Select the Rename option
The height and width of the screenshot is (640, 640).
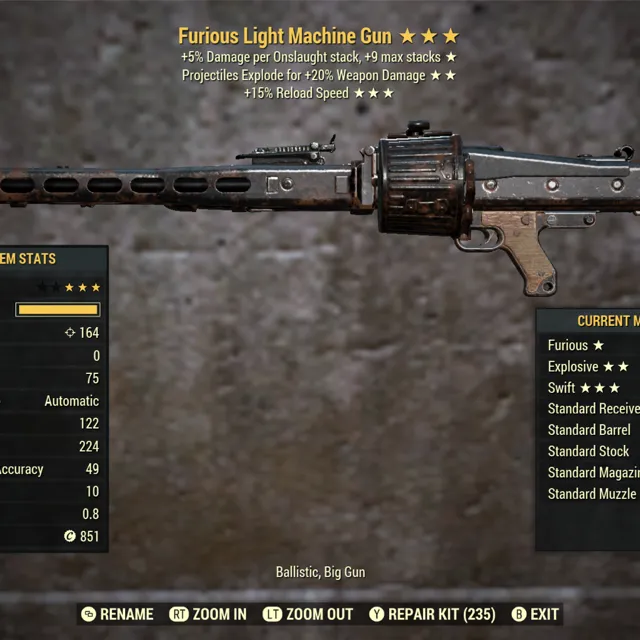coord(118,614)
